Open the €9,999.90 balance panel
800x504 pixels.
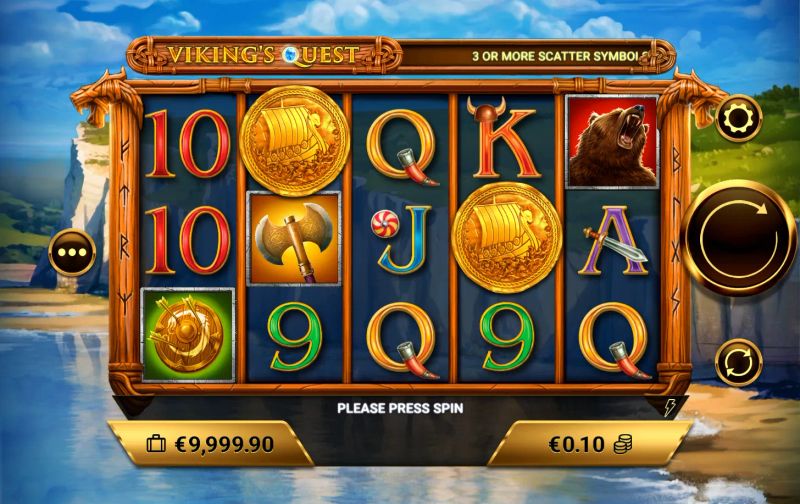210,444
